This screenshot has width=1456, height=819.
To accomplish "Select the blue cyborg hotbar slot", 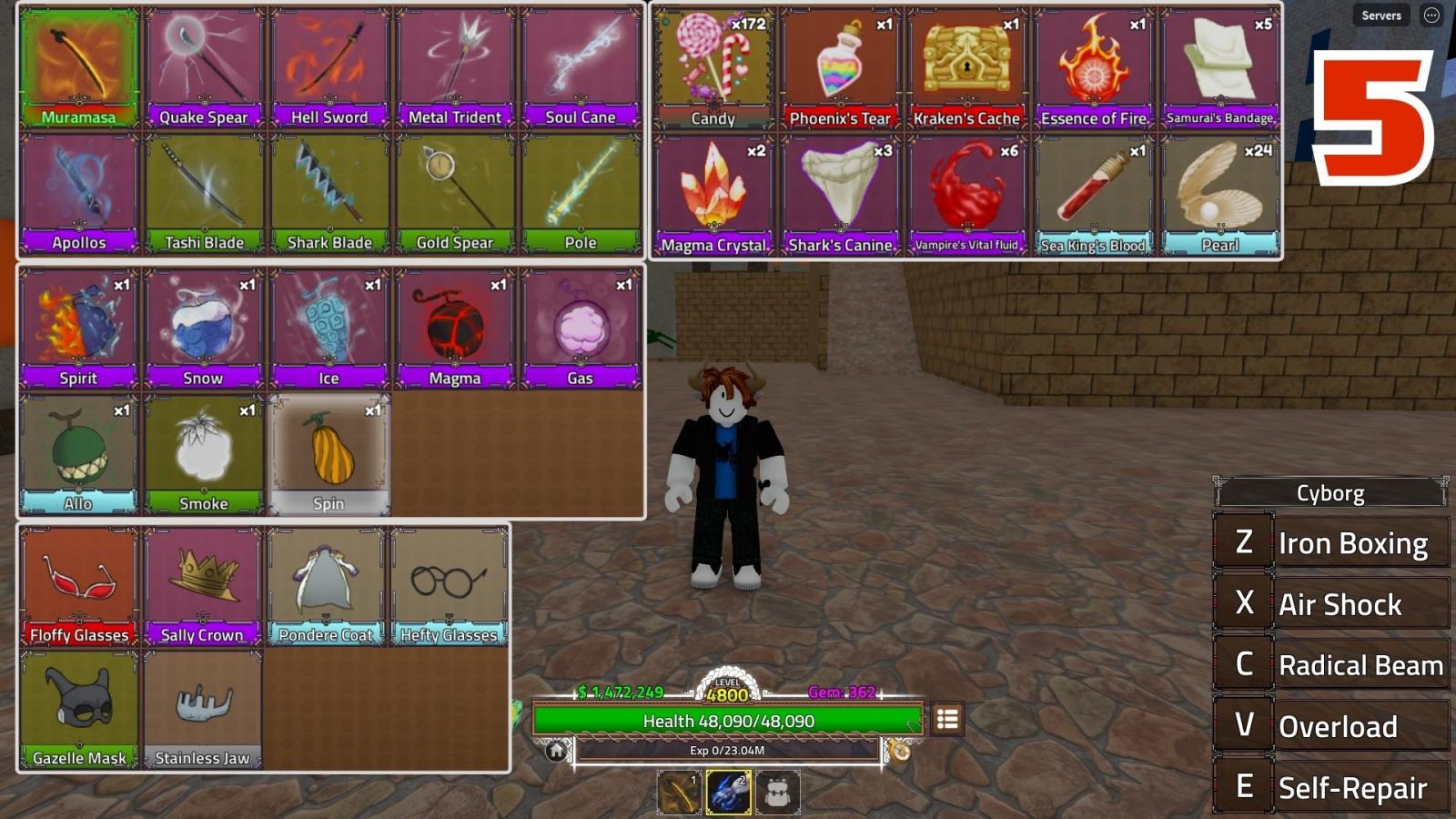I will [x=729, y=792].
